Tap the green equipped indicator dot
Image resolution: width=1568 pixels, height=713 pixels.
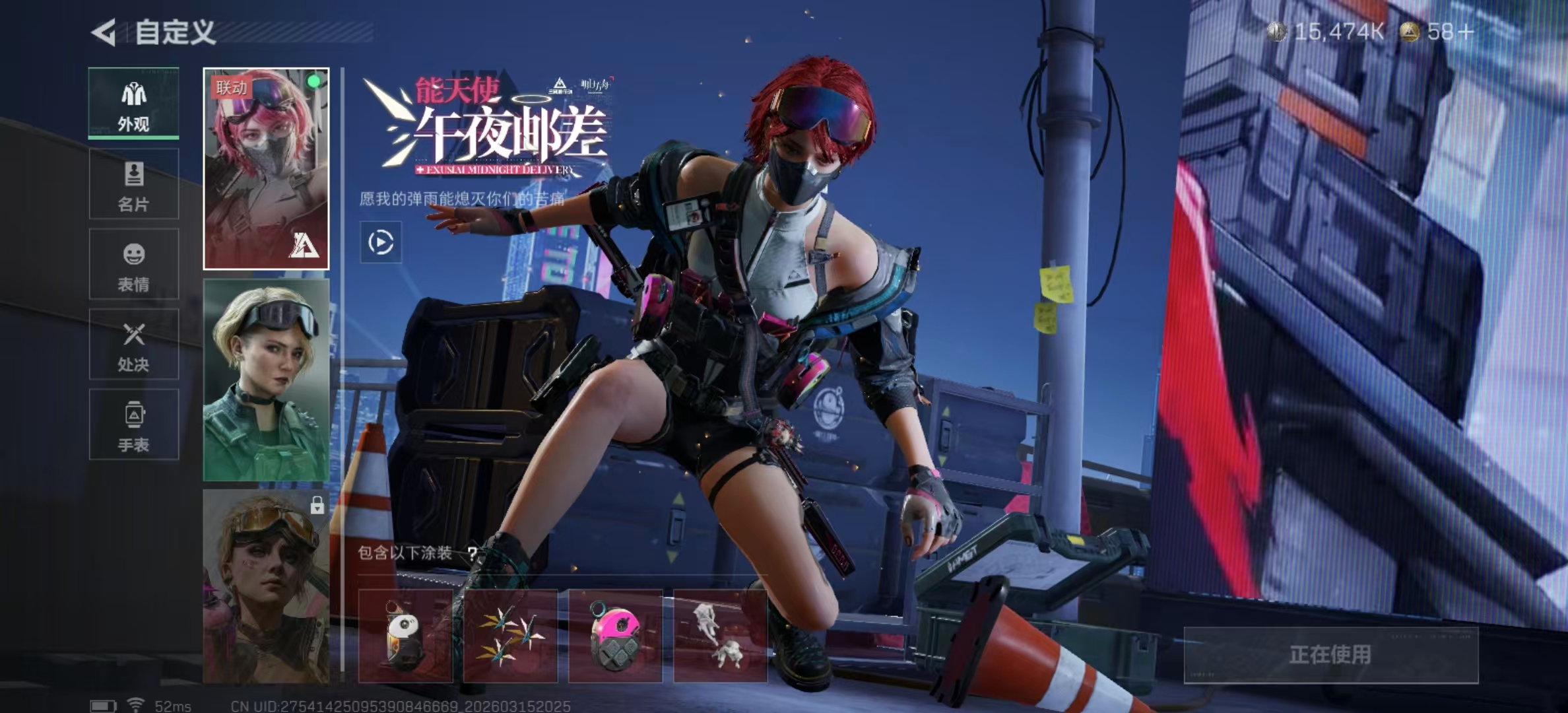(315, 81)
